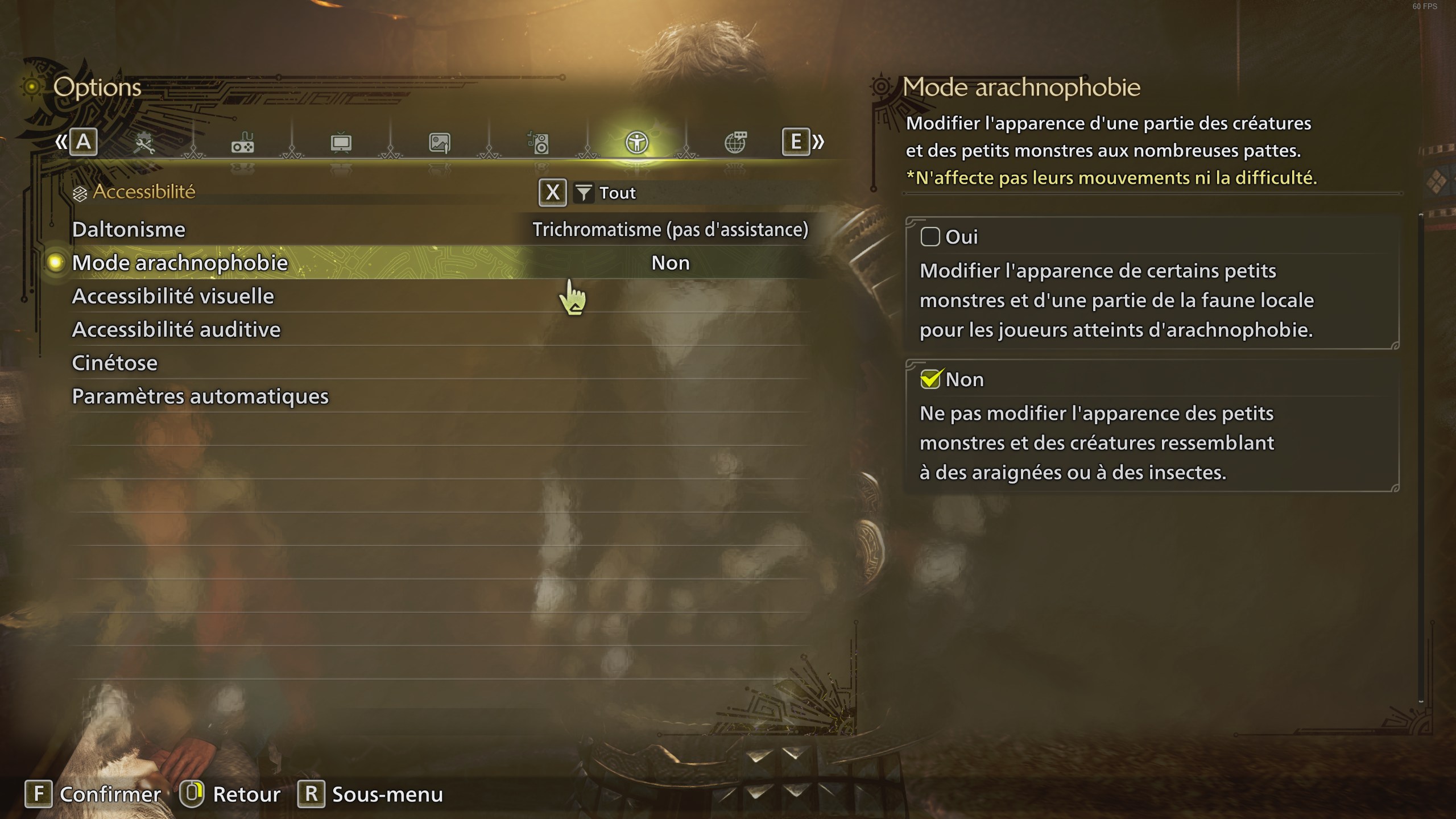Open network settings via the globe icon
1456x819 pixels.
tap(737, 143)
